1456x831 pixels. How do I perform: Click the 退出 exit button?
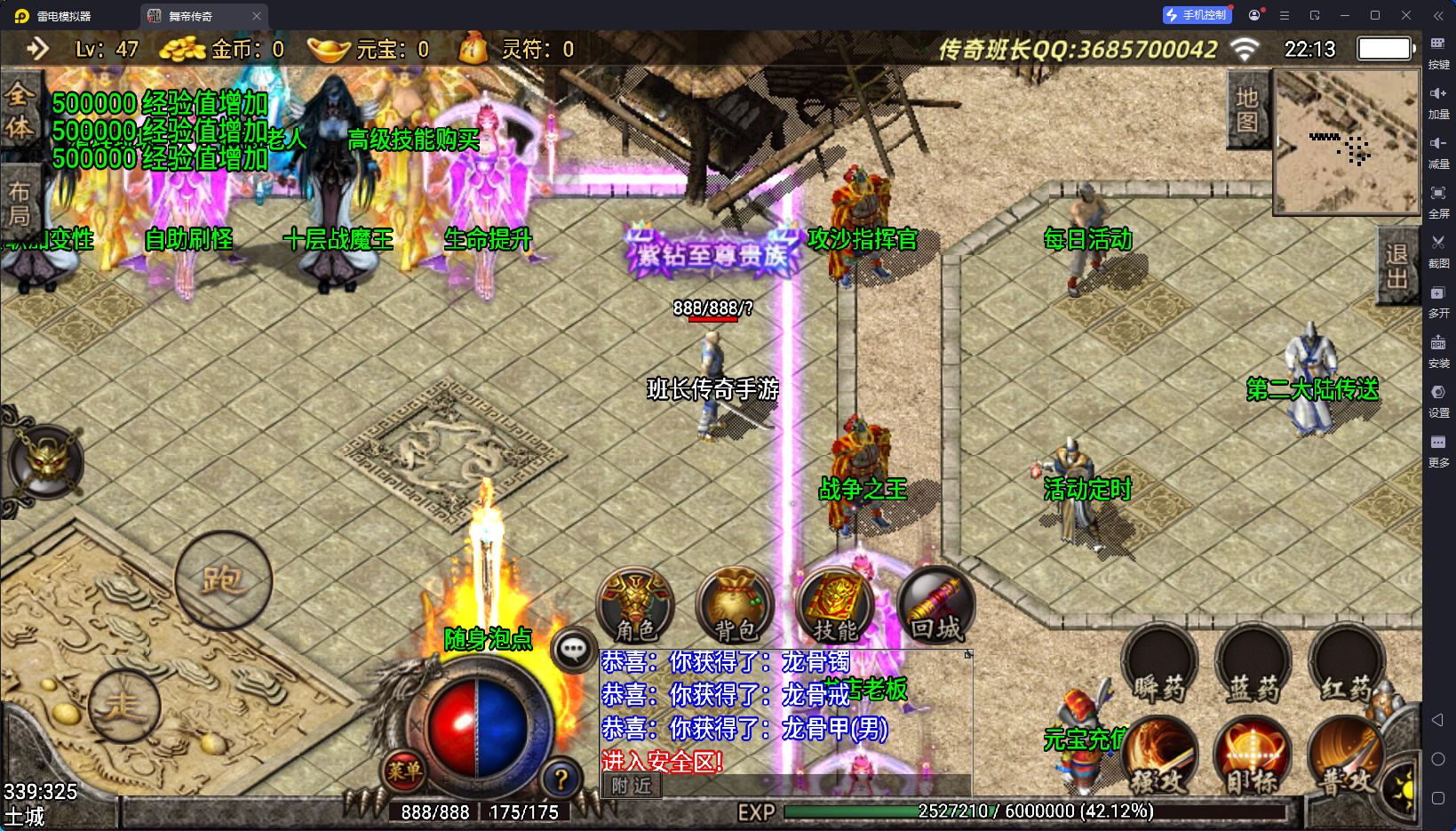1397,266
